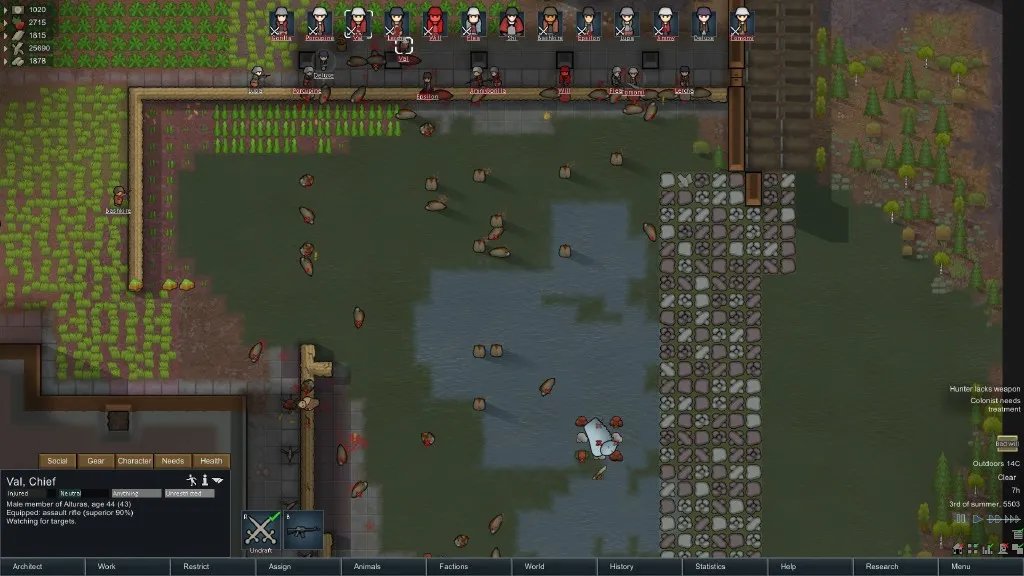
Task: Switch to Val's Needs tab
Action: (173, 461)
